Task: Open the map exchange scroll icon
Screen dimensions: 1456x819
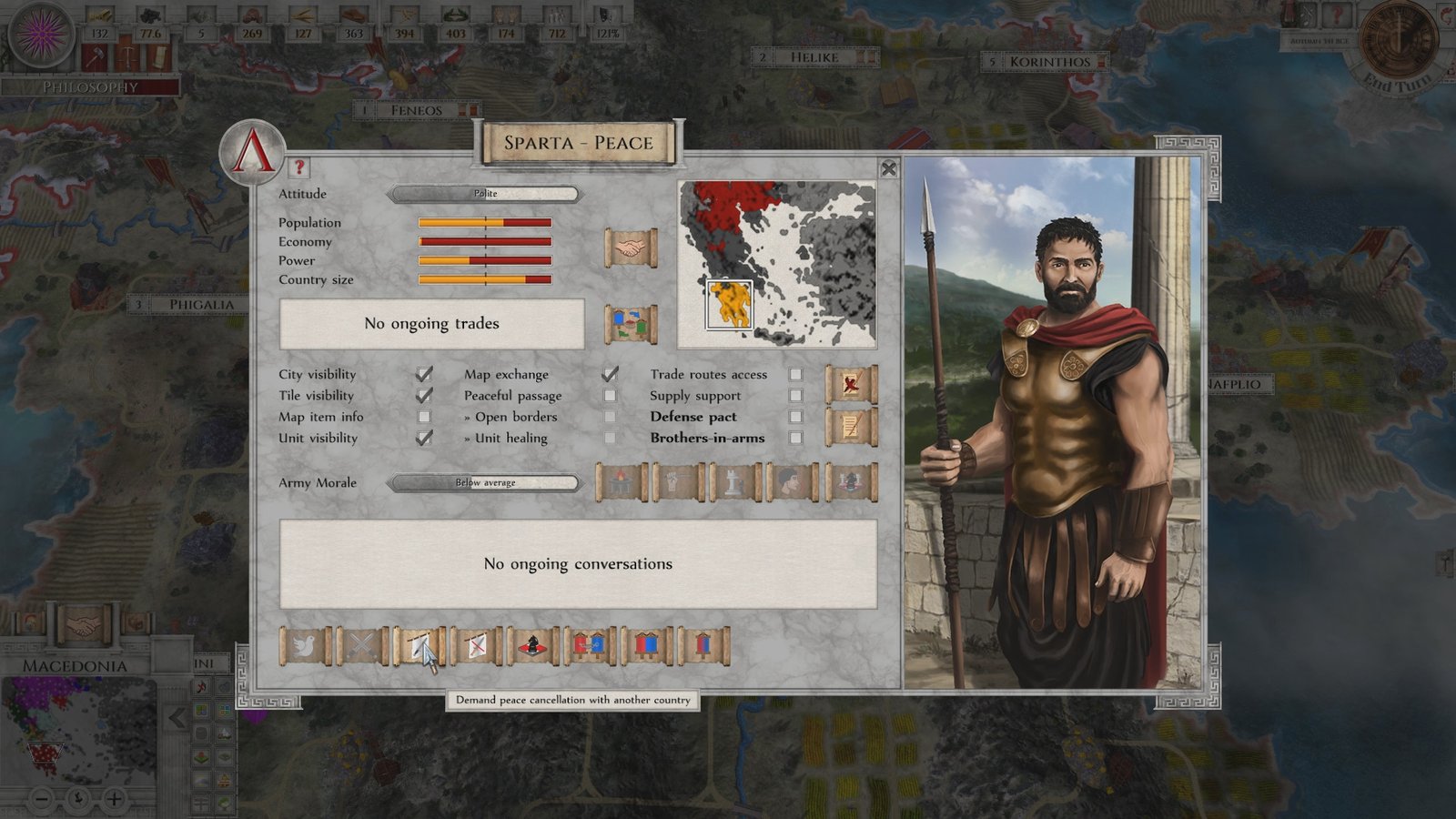Action: tap(629, 320)
